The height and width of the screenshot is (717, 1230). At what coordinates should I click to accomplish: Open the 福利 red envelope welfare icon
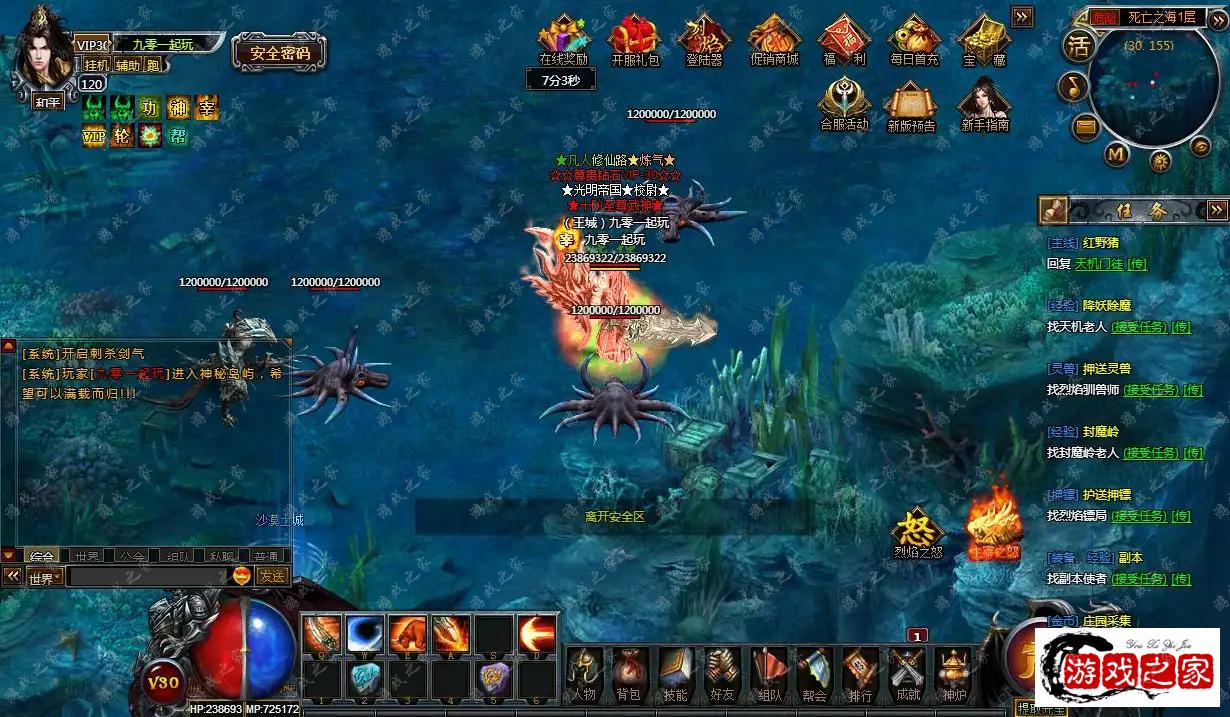point(844,38)
